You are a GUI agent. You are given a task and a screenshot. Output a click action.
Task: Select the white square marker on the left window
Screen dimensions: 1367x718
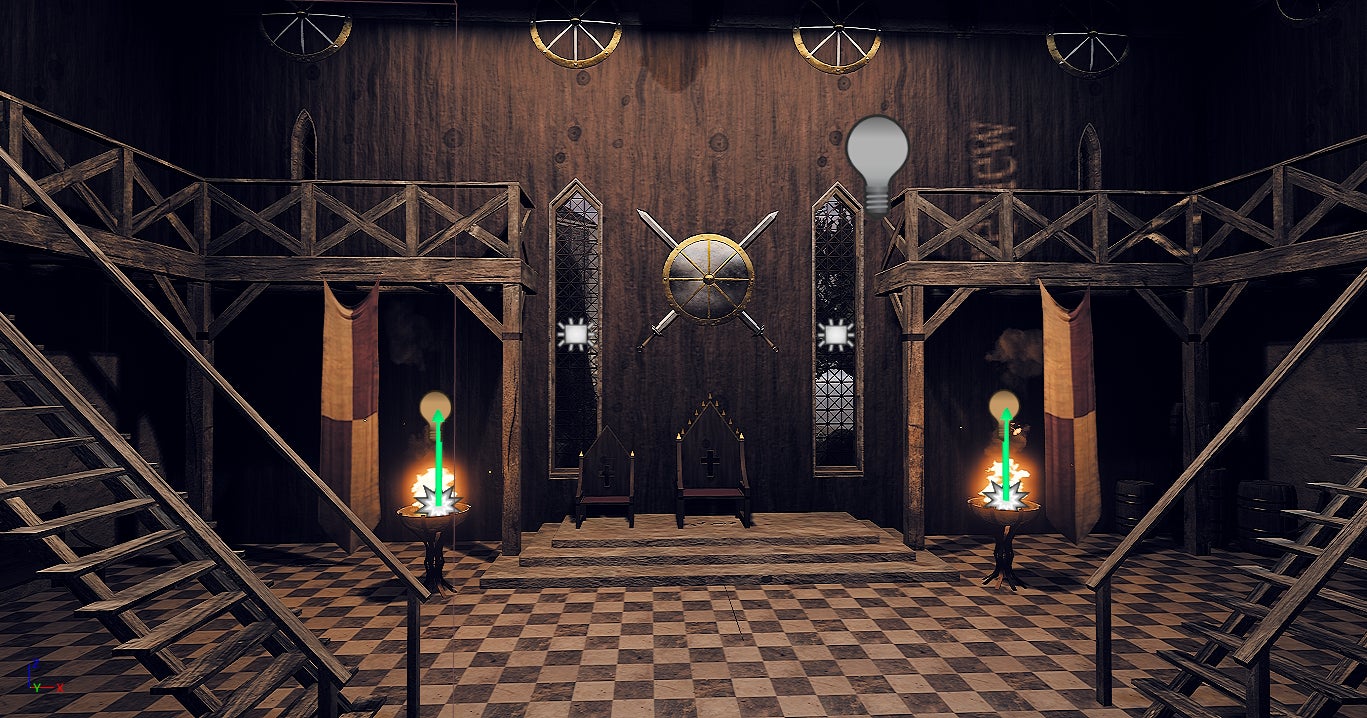(575, 335)
